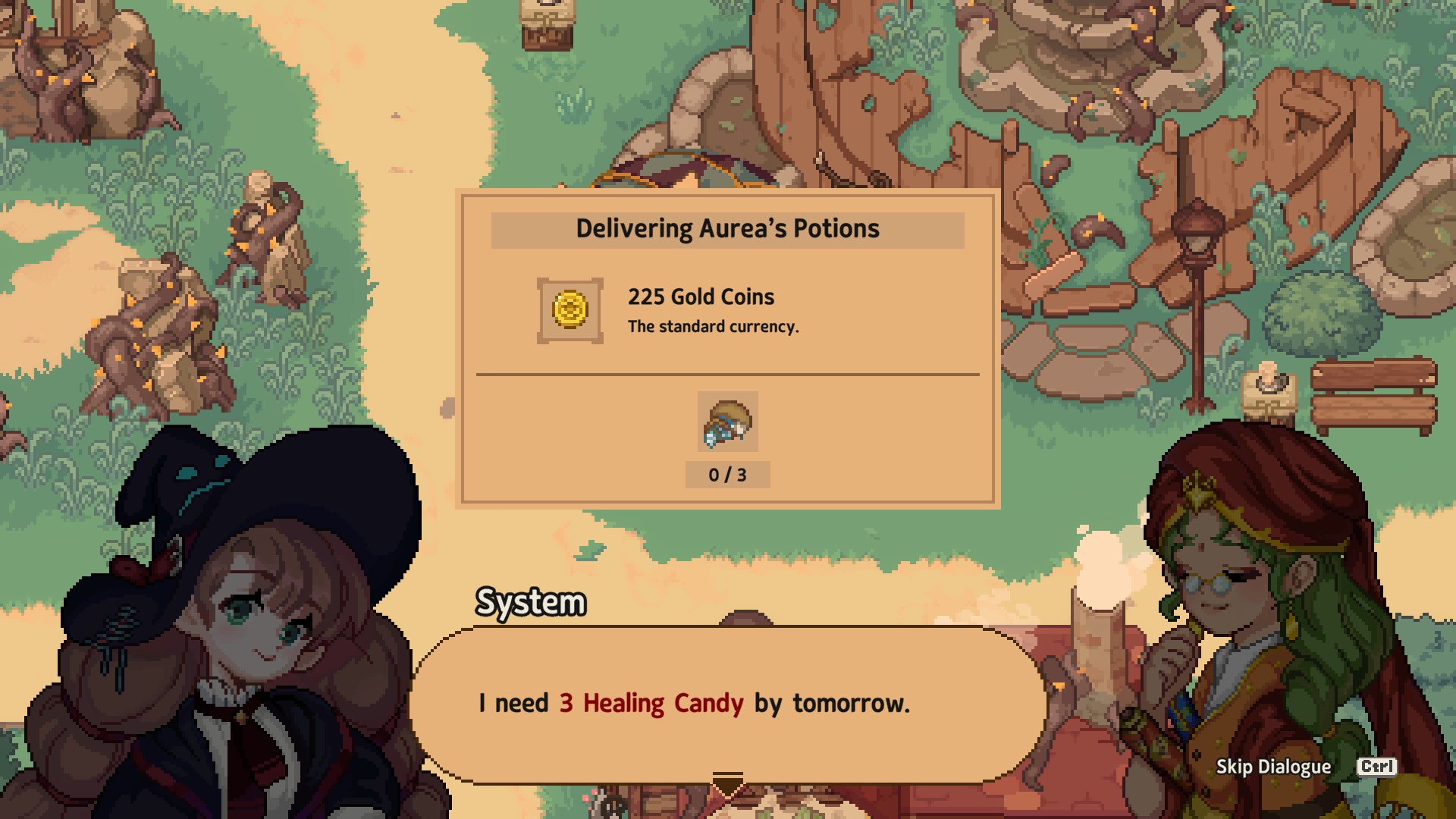Click the Skip Dialogue button
This screenshot has width=1456, height=819.
tap(1273, 767)
